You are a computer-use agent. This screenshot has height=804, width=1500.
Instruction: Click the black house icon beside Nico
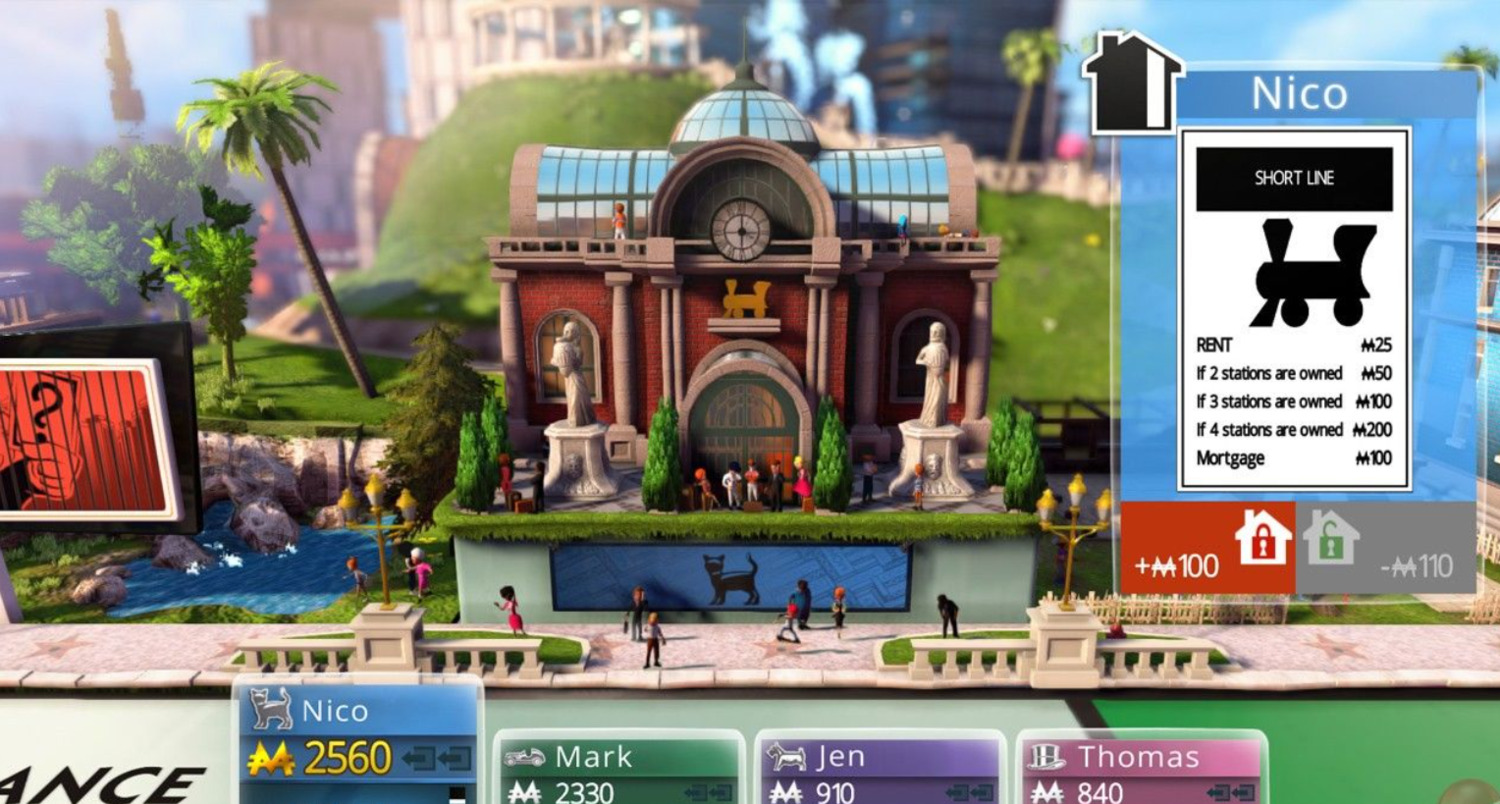pyautogui.click(x=1131, y=82)
